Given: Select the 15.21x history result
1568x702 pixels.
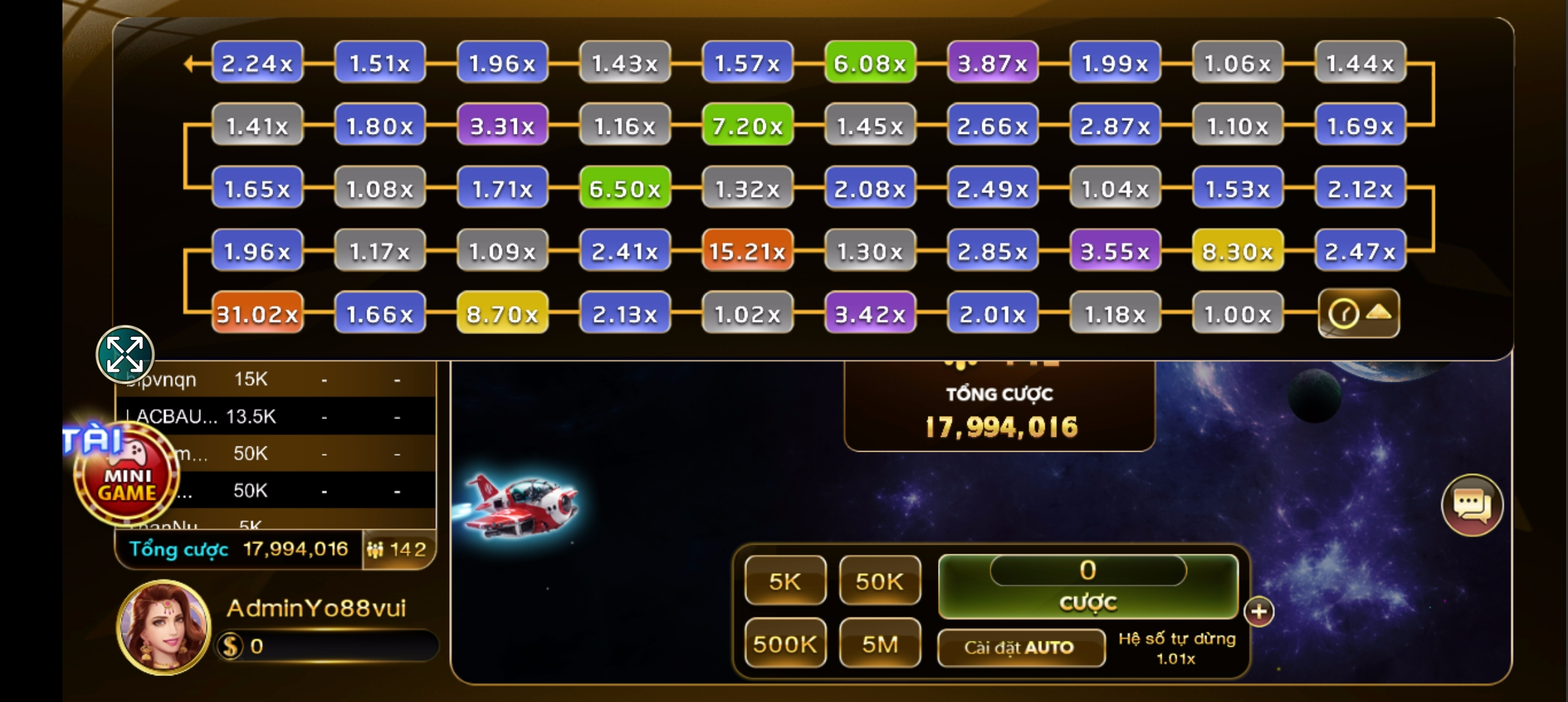Looking at the screenshot, I should [747, 251].
